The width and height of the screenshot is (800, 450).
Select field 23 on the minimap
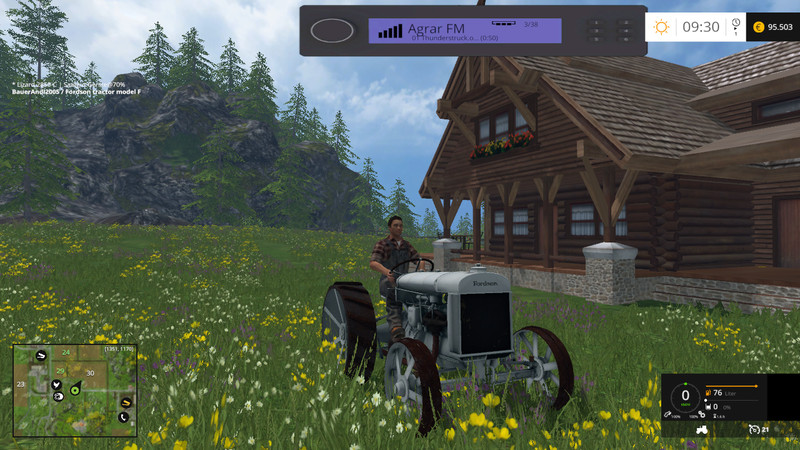[20, 384]
